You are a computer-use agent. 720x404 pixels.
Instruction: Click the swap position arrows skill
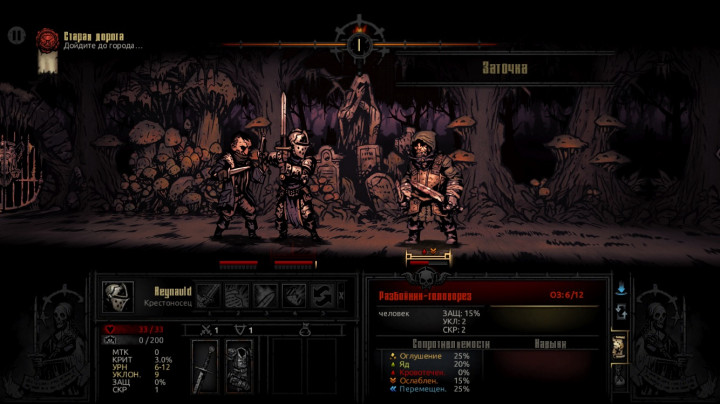pos(322,295)
